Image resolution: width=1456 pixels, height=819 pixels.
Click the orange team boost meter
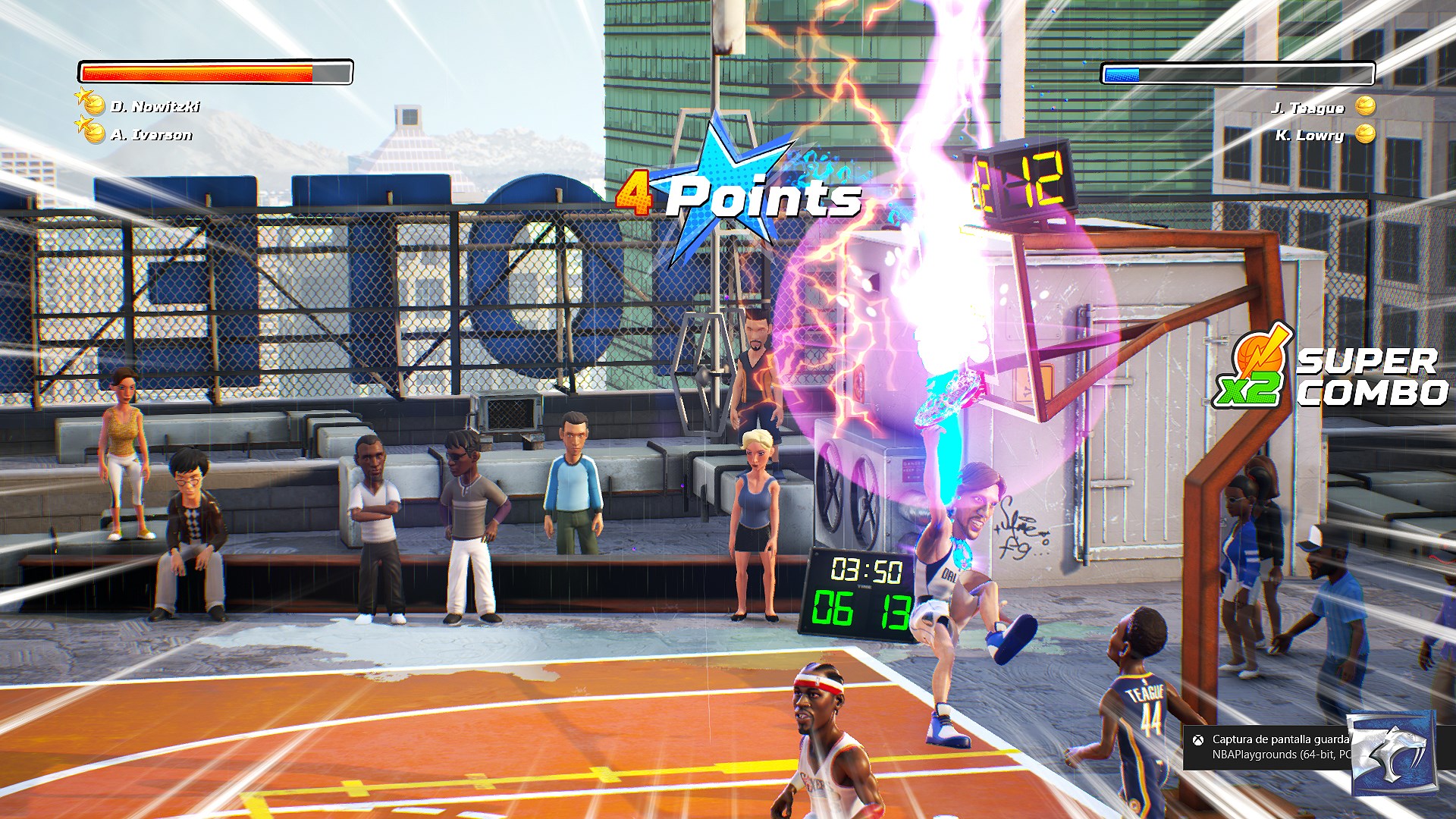pos(212,73)
